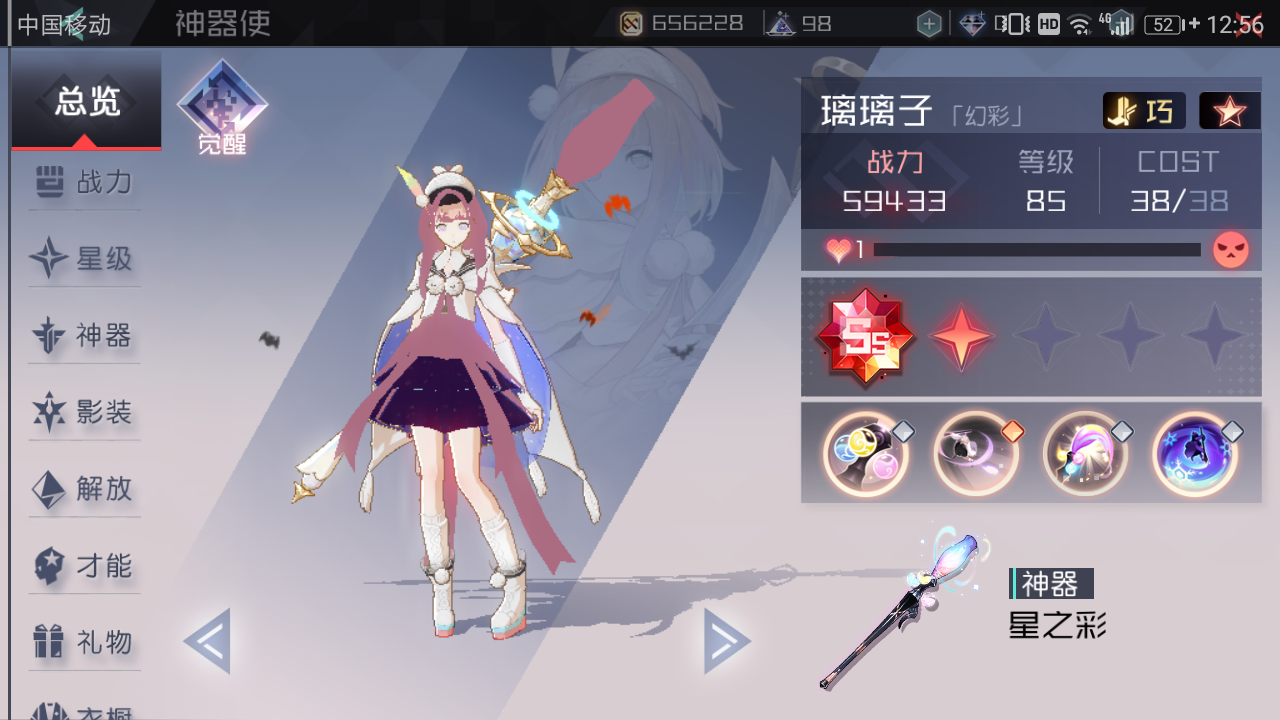
Task: Open the gold coin currency icon
Action: (x=630, y=22)
